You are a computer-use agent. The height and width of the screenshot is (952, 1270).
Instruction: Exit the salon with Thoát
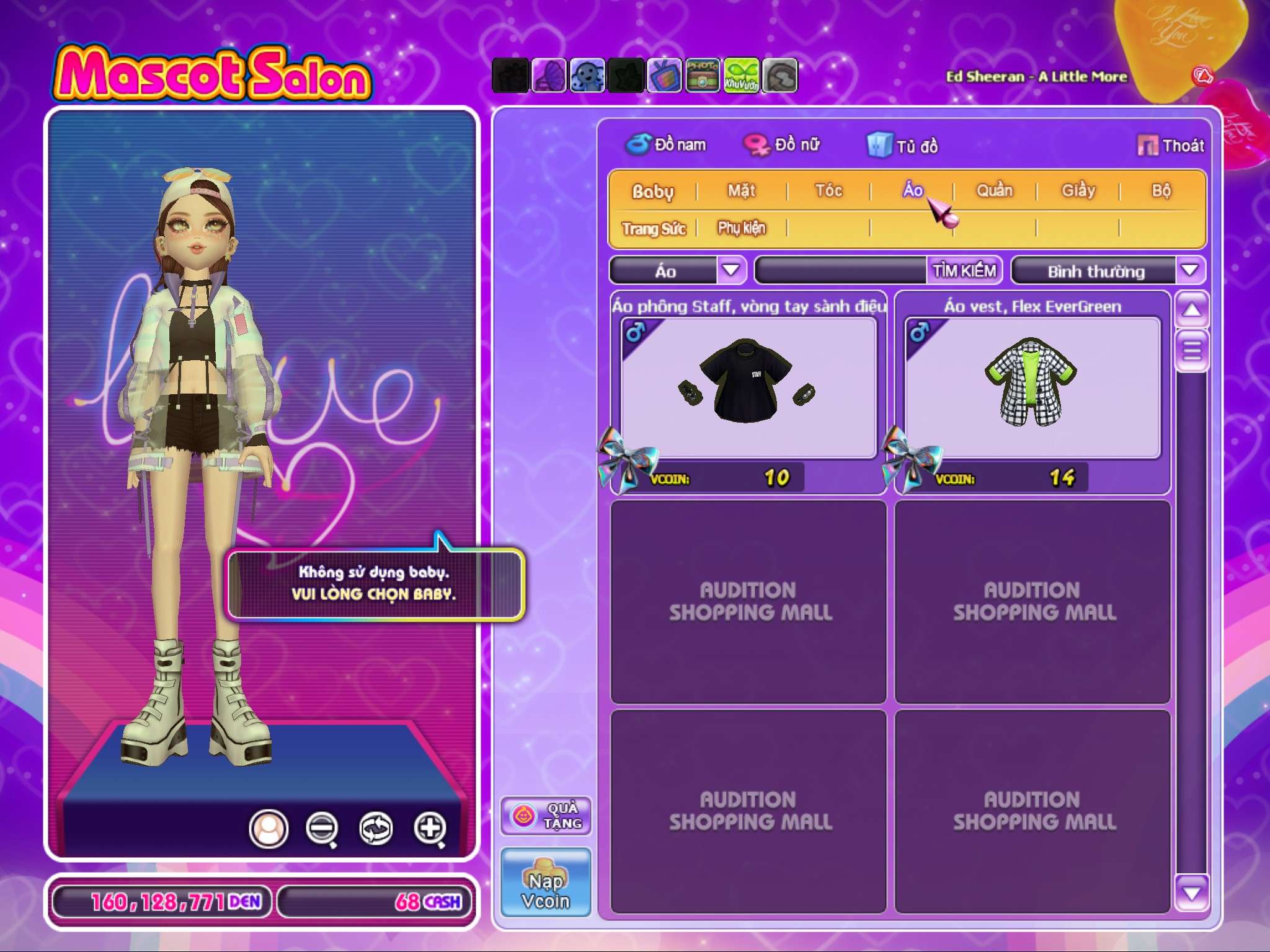(x=1171, y=146)
